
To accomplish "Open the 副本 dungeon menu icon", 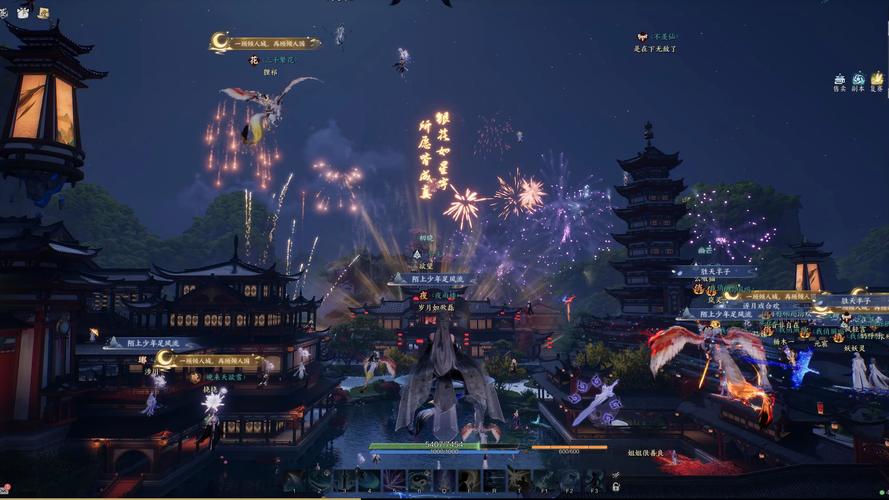I will (857, 79).
